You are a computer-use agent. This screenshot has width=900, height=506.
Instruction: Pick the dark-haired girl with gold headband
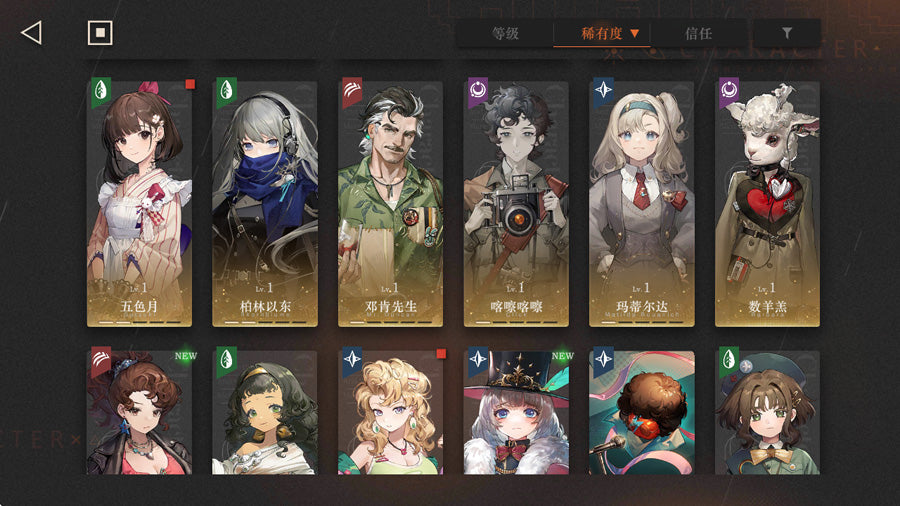tap(265, 412)
